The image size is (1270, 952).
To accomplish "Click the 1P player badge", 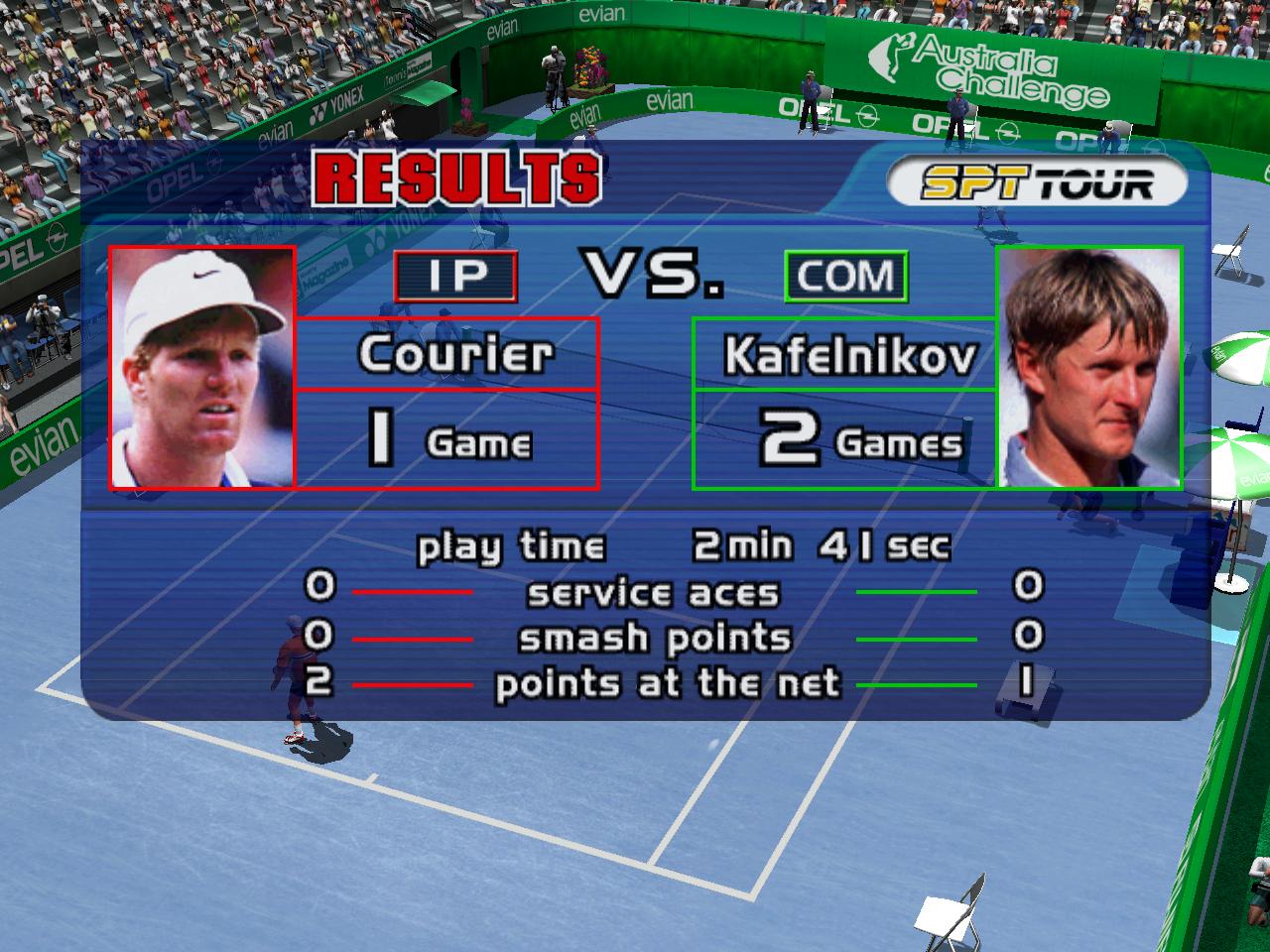I will (x=455, y=277).
